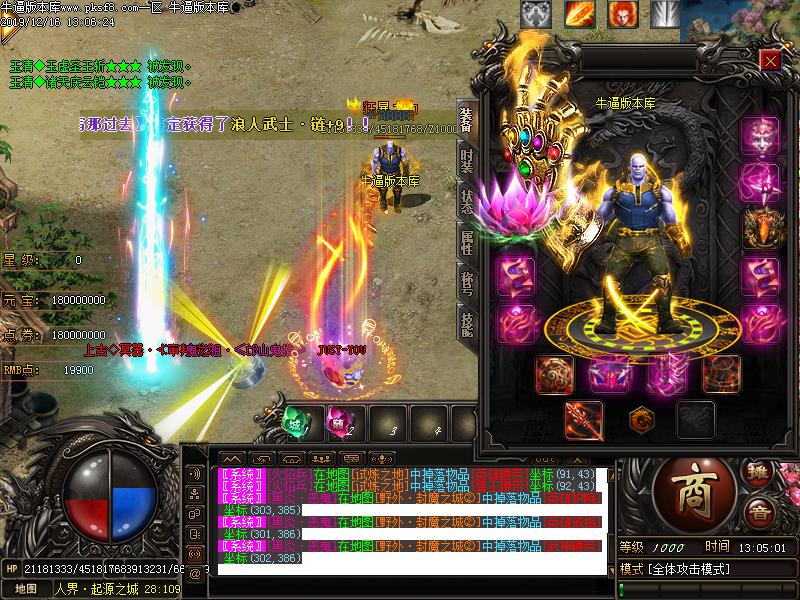Open the 地图 map button

pyautogui.click(x=26, y=589)
